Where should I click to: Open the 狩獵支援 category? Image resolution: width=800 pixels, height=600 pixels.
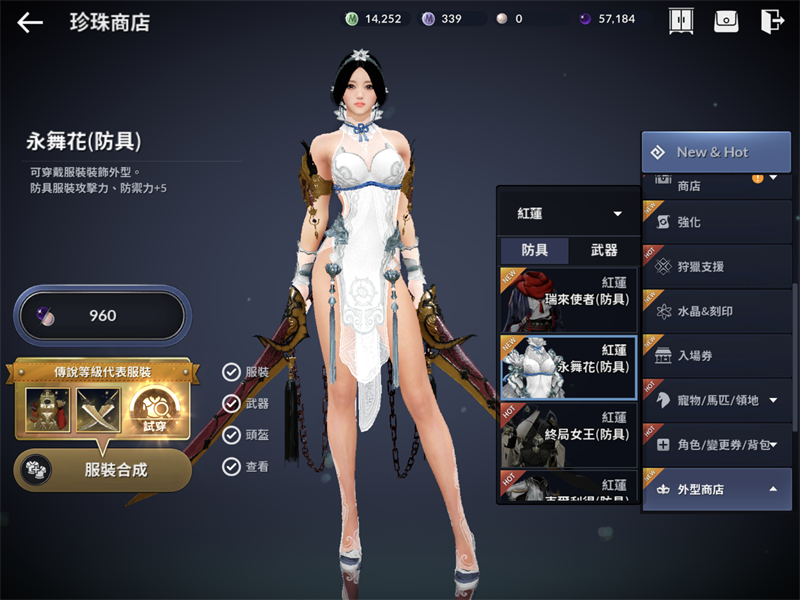[716, 267]
